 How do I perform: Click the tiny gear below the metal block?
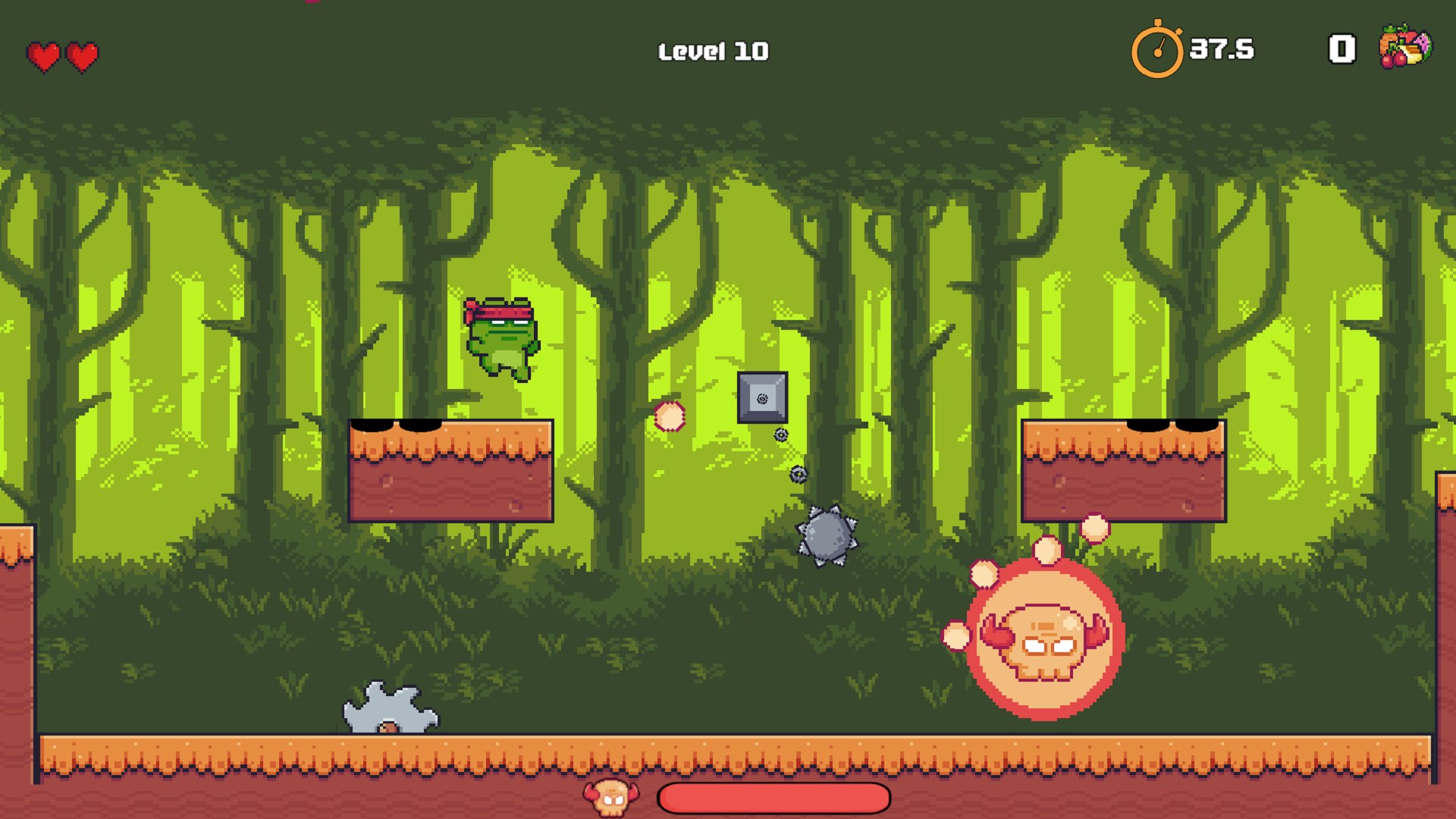(780, 435)
